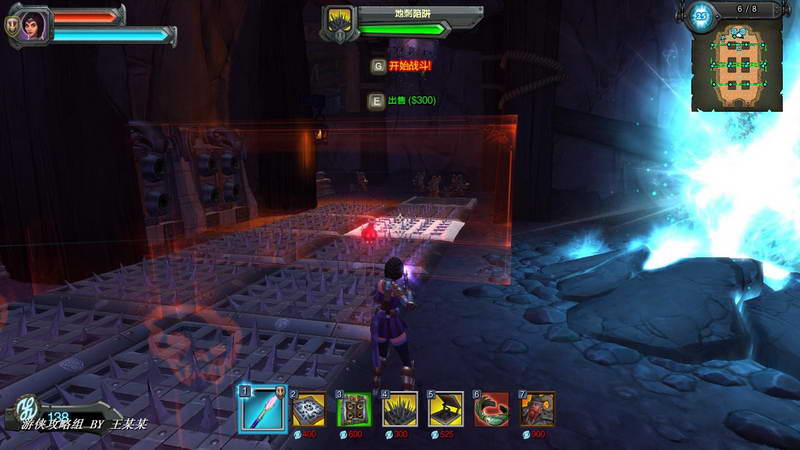Select the green bracer item slot
Image resolution: width=800 pixels, height=450 pixels.
coord(492,409)
